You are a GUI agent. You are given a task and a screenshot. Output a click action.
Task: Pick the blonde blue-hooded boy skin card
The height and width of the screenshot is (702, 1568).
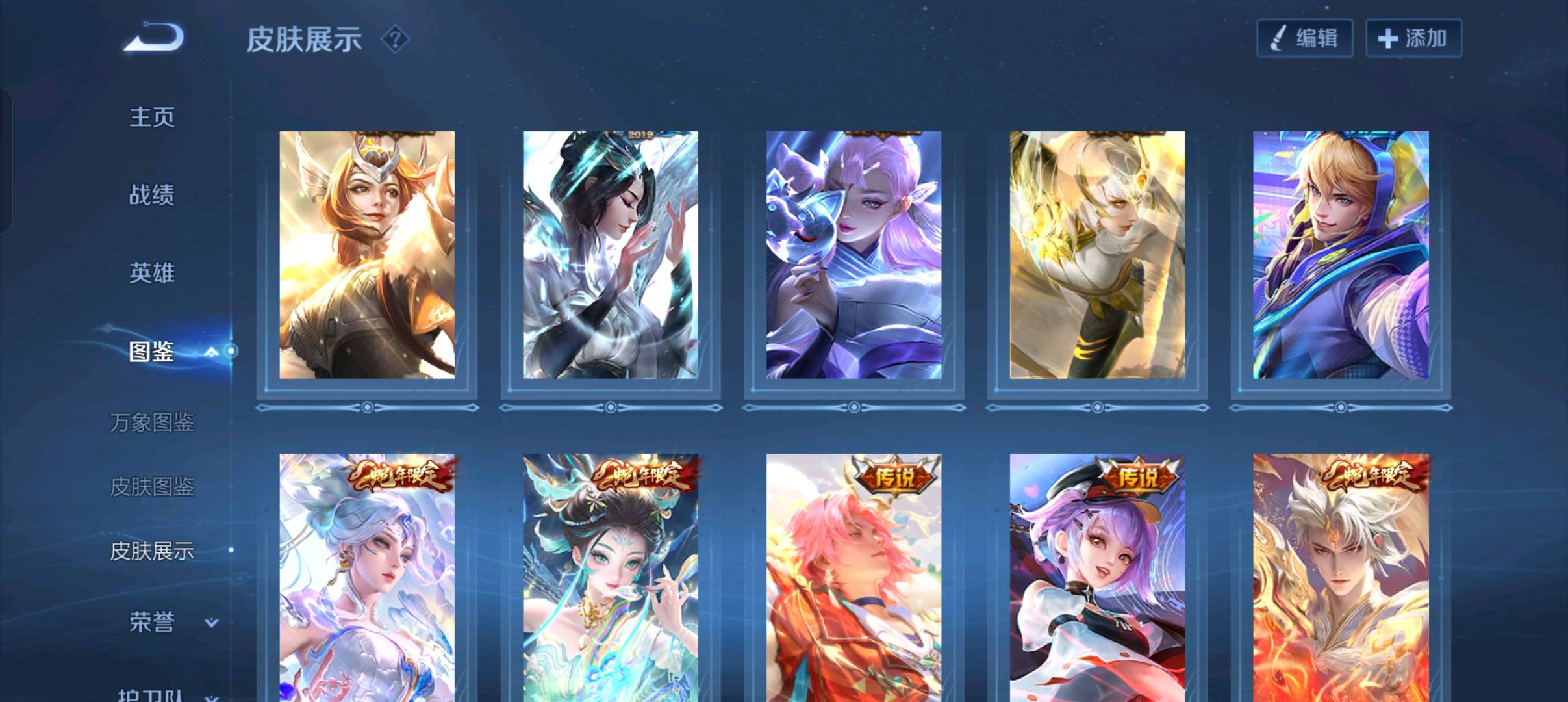[x=1341, y=255]
